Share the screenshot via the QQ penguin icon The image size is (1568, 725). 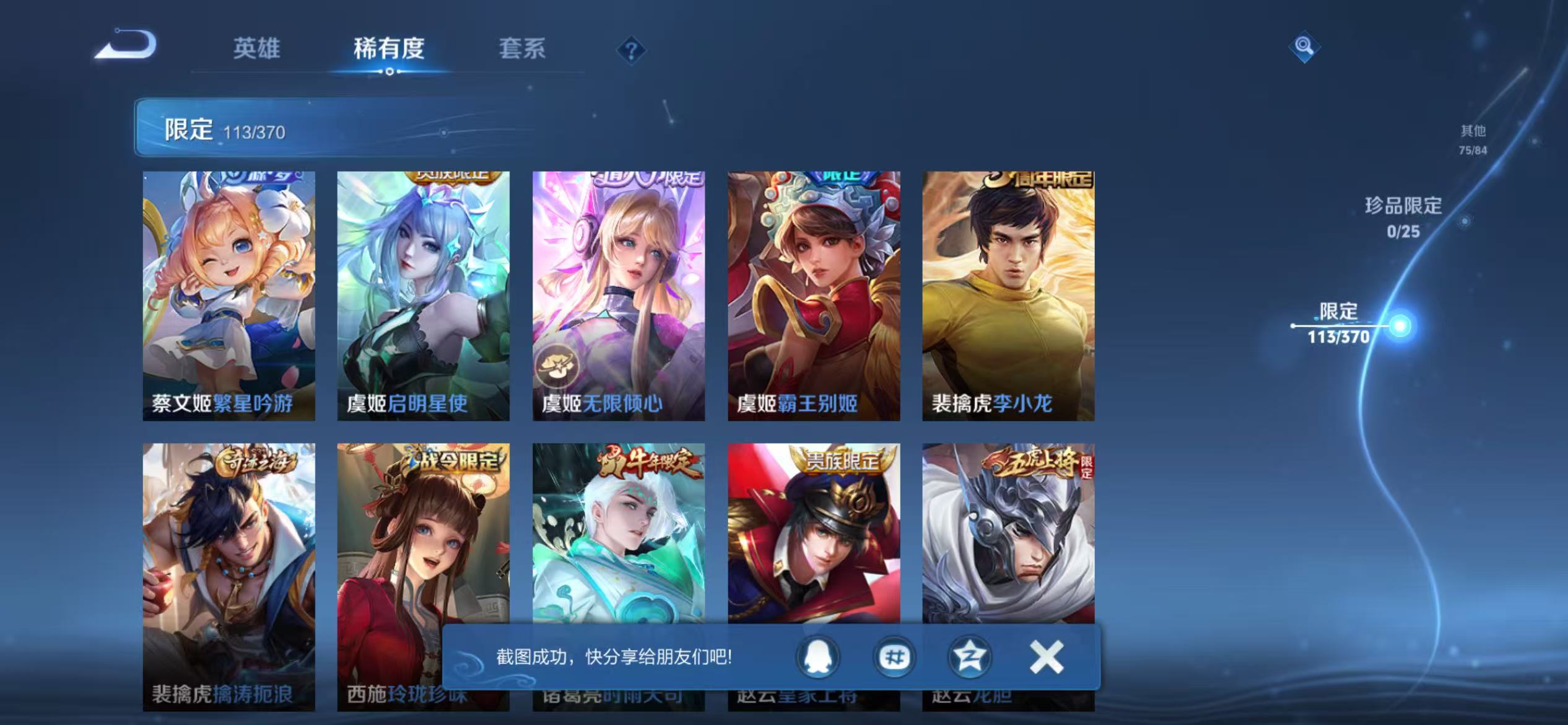(816, 657)
